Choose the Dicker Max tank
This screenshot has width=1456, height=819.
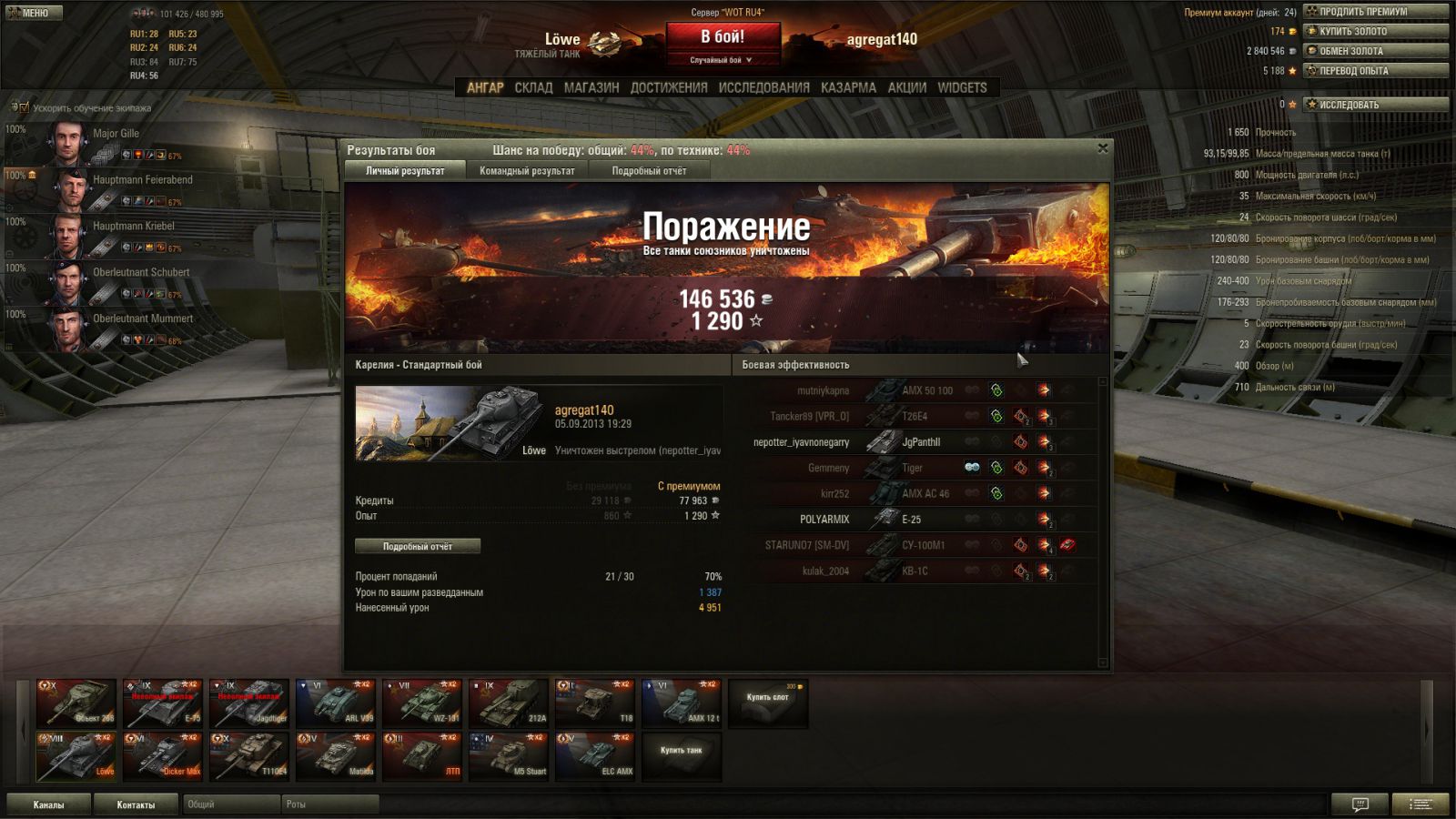click(x=162, y=756)
